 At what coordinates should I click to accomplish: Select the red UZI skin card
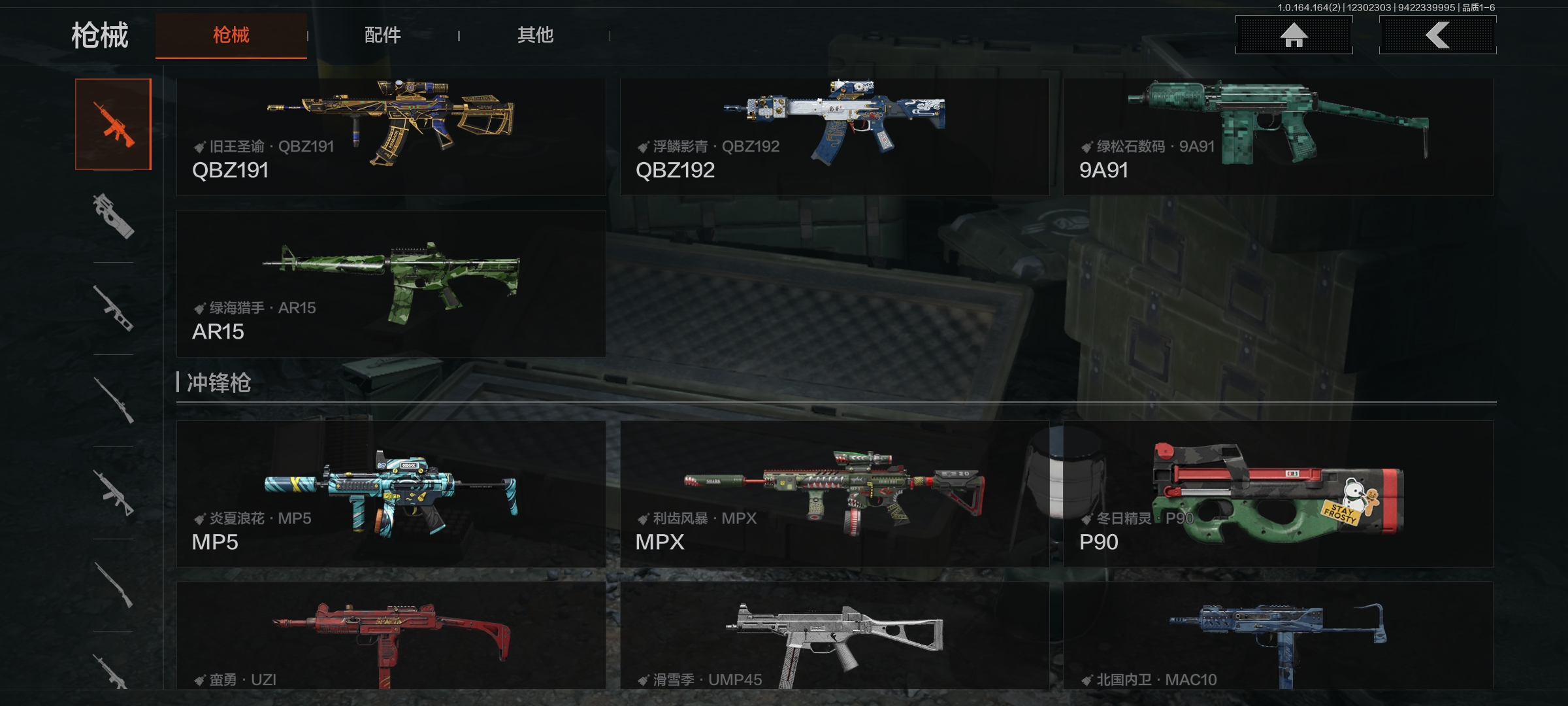[391, 635]
